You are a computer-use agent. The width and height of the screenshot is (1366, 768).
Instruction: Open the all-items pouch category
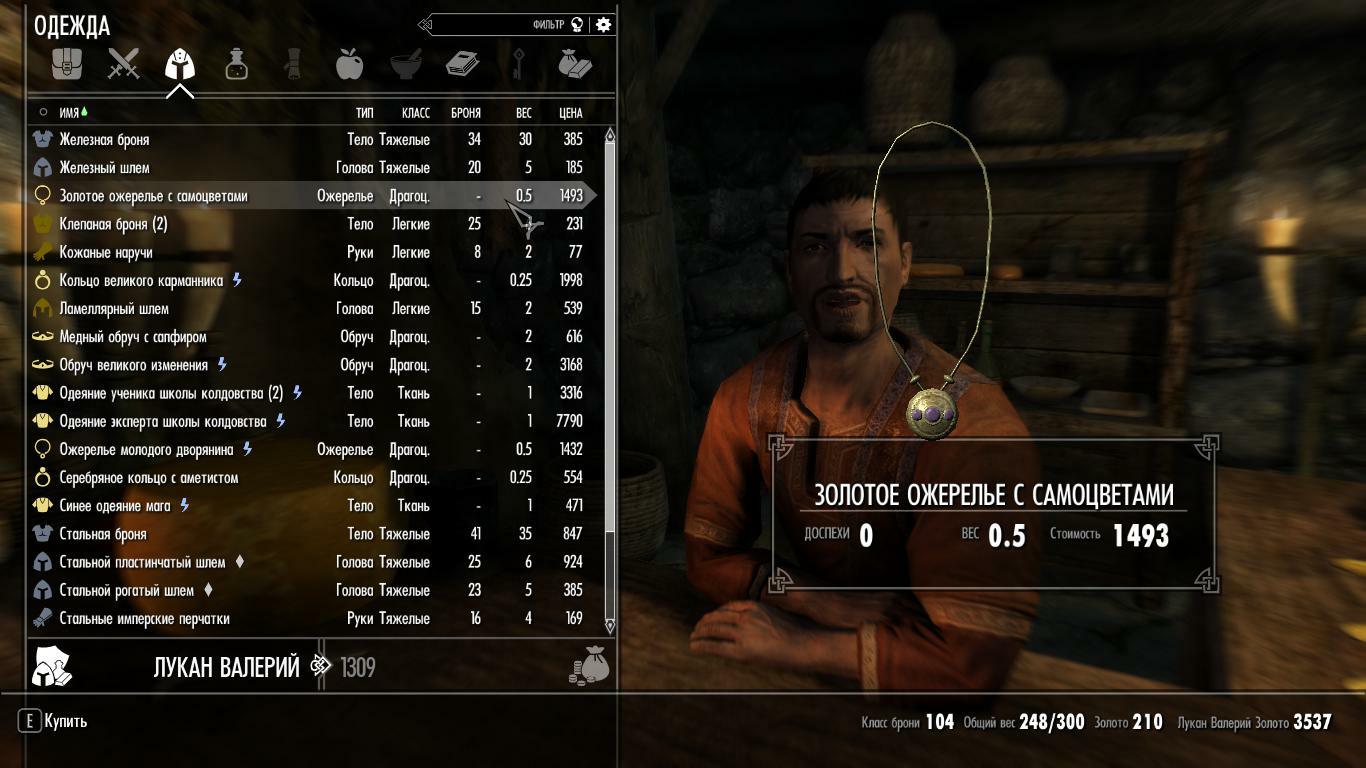(67, 64)
